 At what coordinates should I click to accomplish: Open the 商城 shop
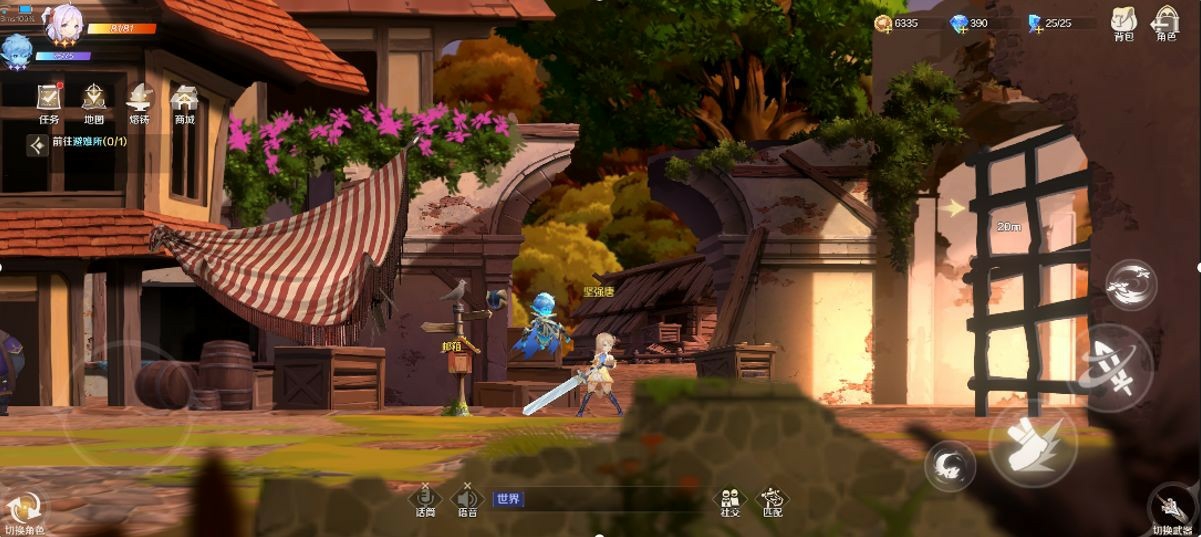coord(184,101)
